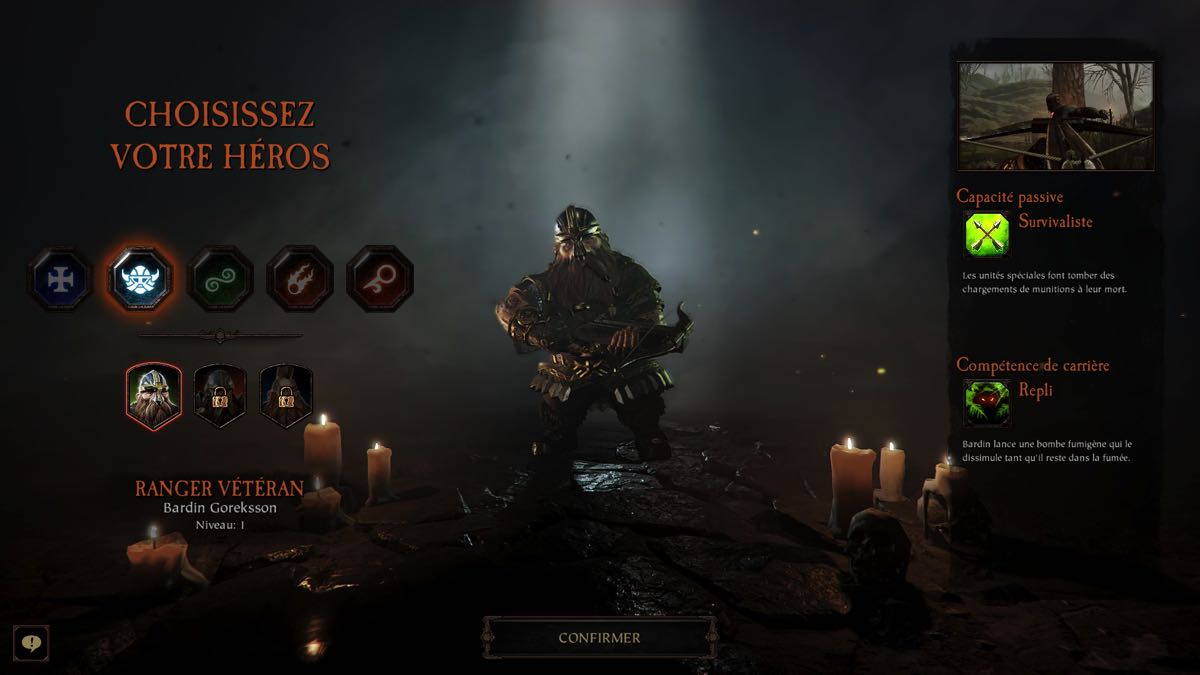Click the Survivaliste passive ability icon
Screen dimensions: 1200x675
click(986, 235)
